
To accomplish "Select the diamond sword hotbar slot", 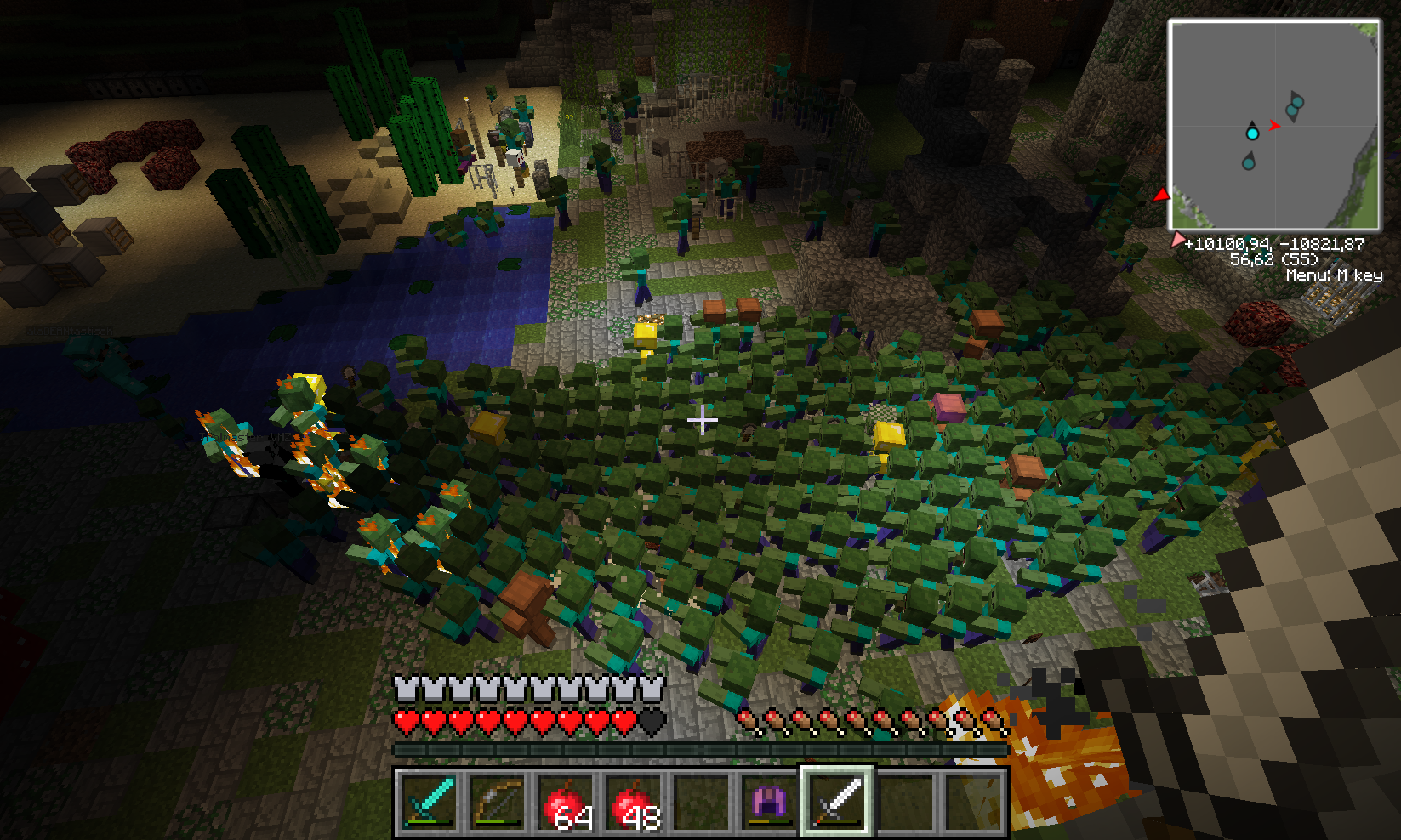I will pos(427,801).
